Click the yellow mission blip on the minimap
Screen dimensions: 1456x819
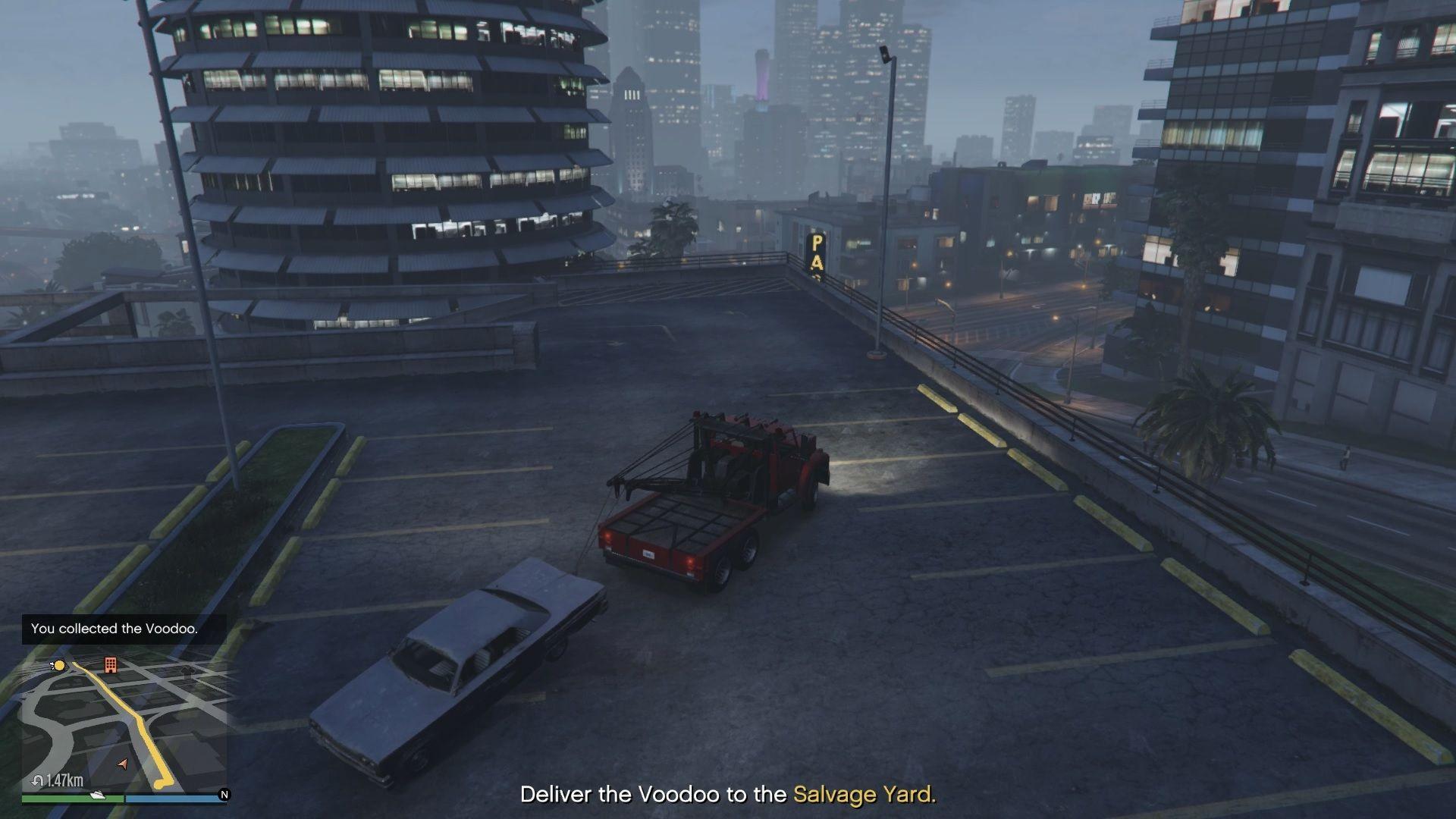pyautogui.click(x=60, y=664)
